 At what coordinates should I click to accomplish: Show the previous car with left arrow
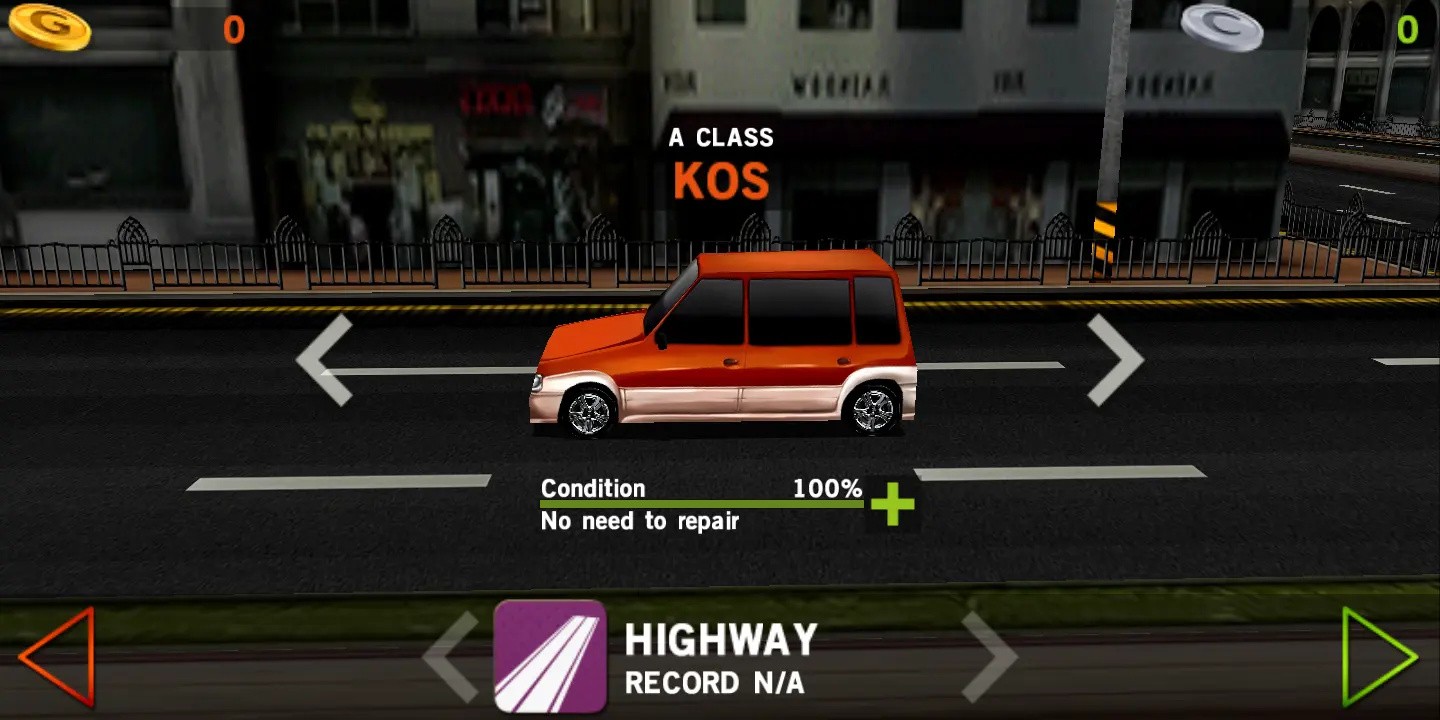point(325,360)
